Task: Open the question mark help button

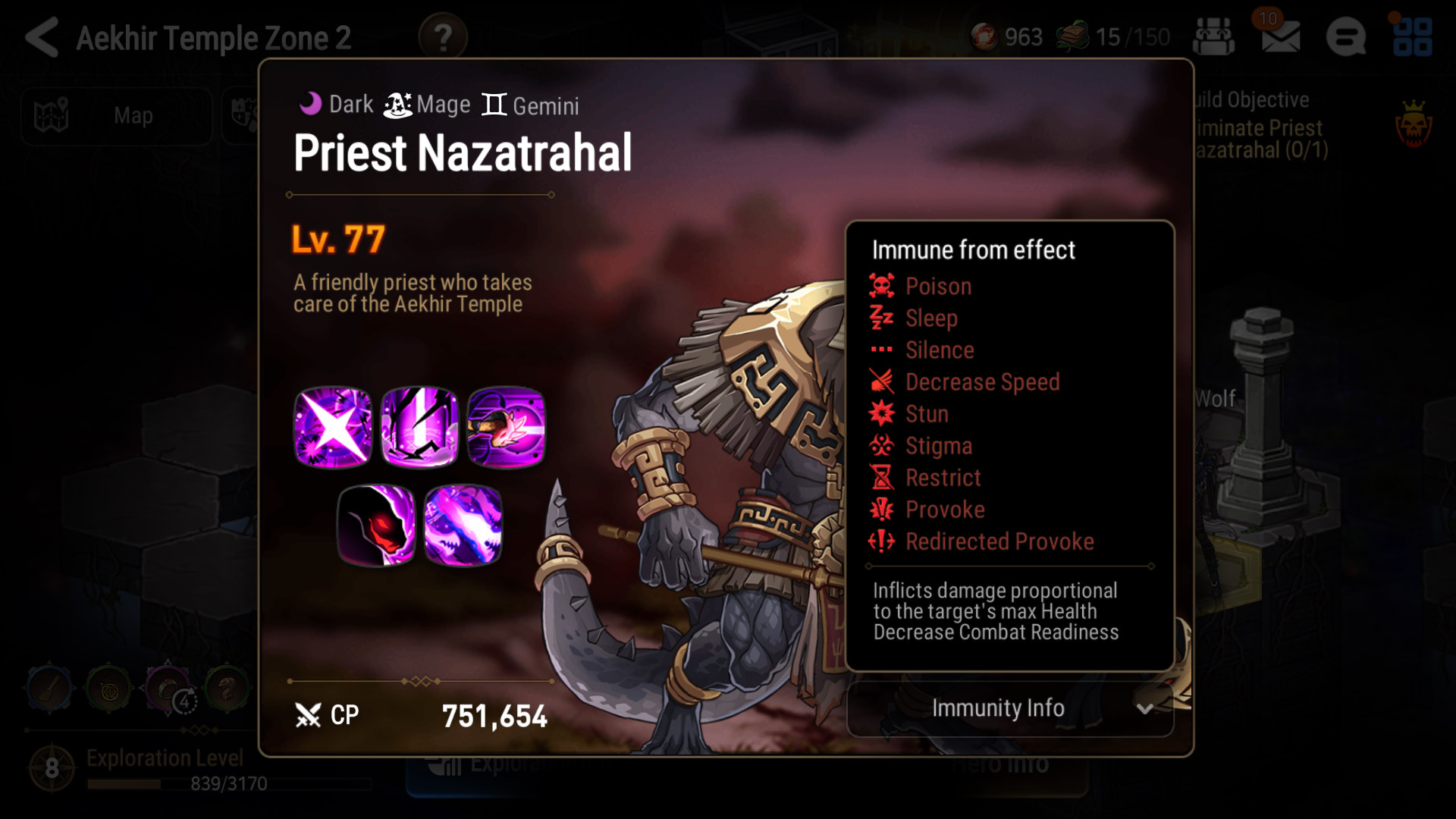Action: [x=443, y=37]
